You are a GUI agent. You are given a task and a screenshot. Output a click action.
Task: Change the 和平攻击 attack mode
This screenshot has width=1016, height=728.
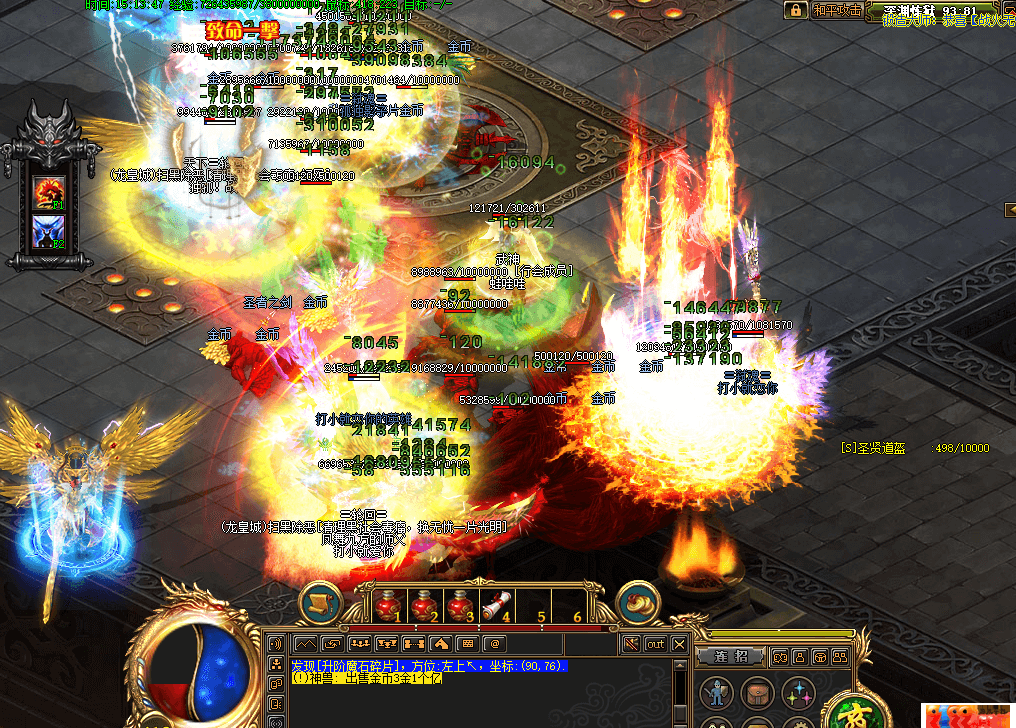click(x=835, y=10)
